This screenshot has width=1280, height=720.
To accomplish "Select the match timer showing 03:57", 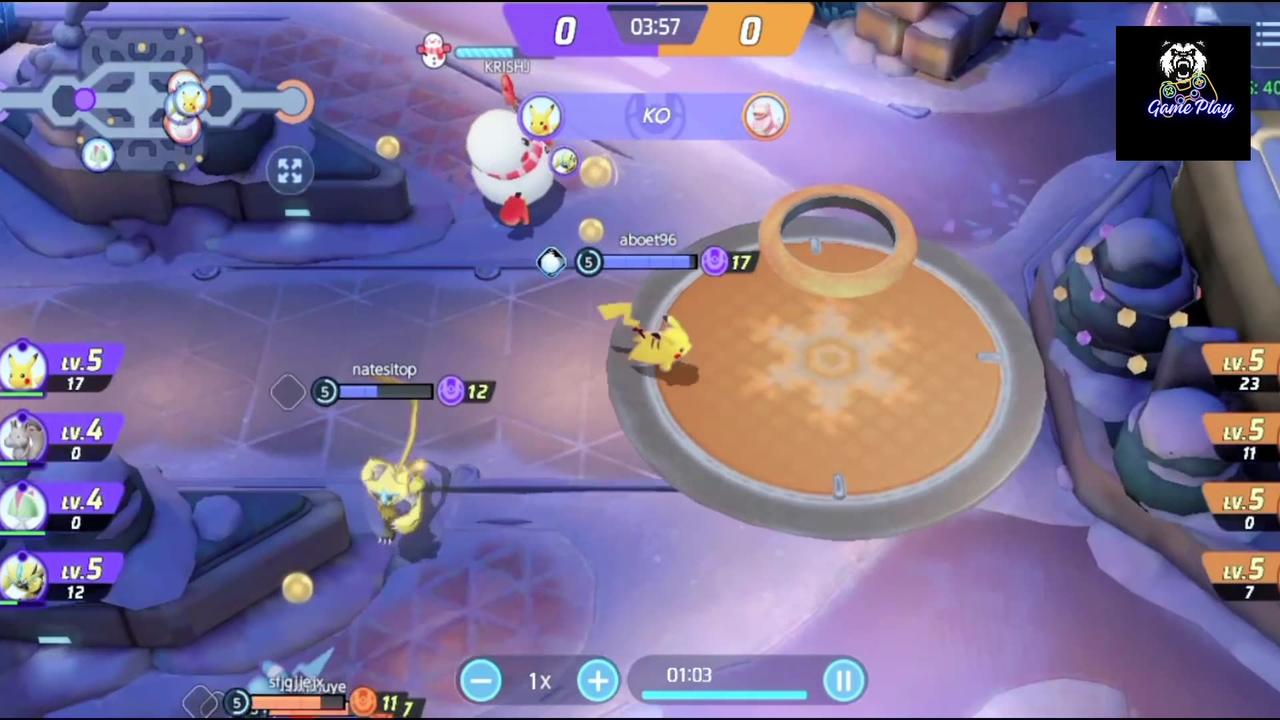I will coord(654,27).
